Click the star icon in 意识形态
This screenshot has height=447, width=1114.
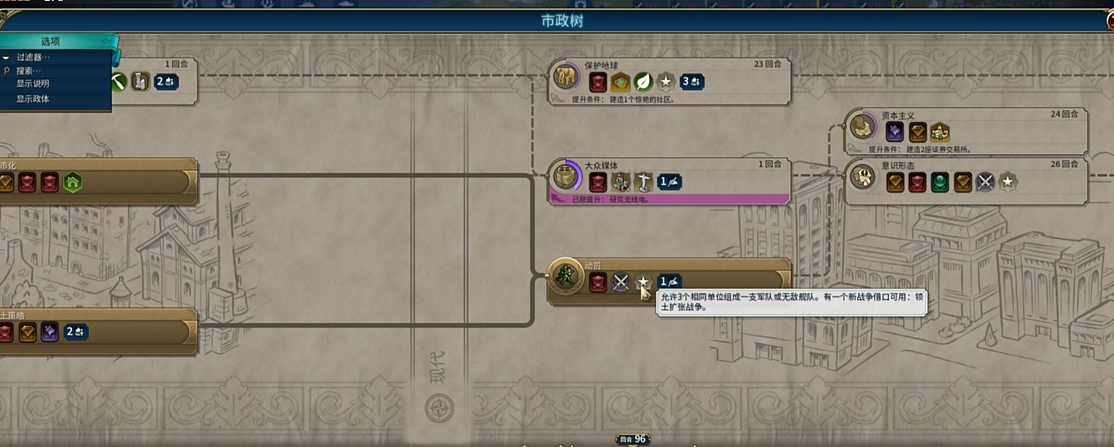1007,182
